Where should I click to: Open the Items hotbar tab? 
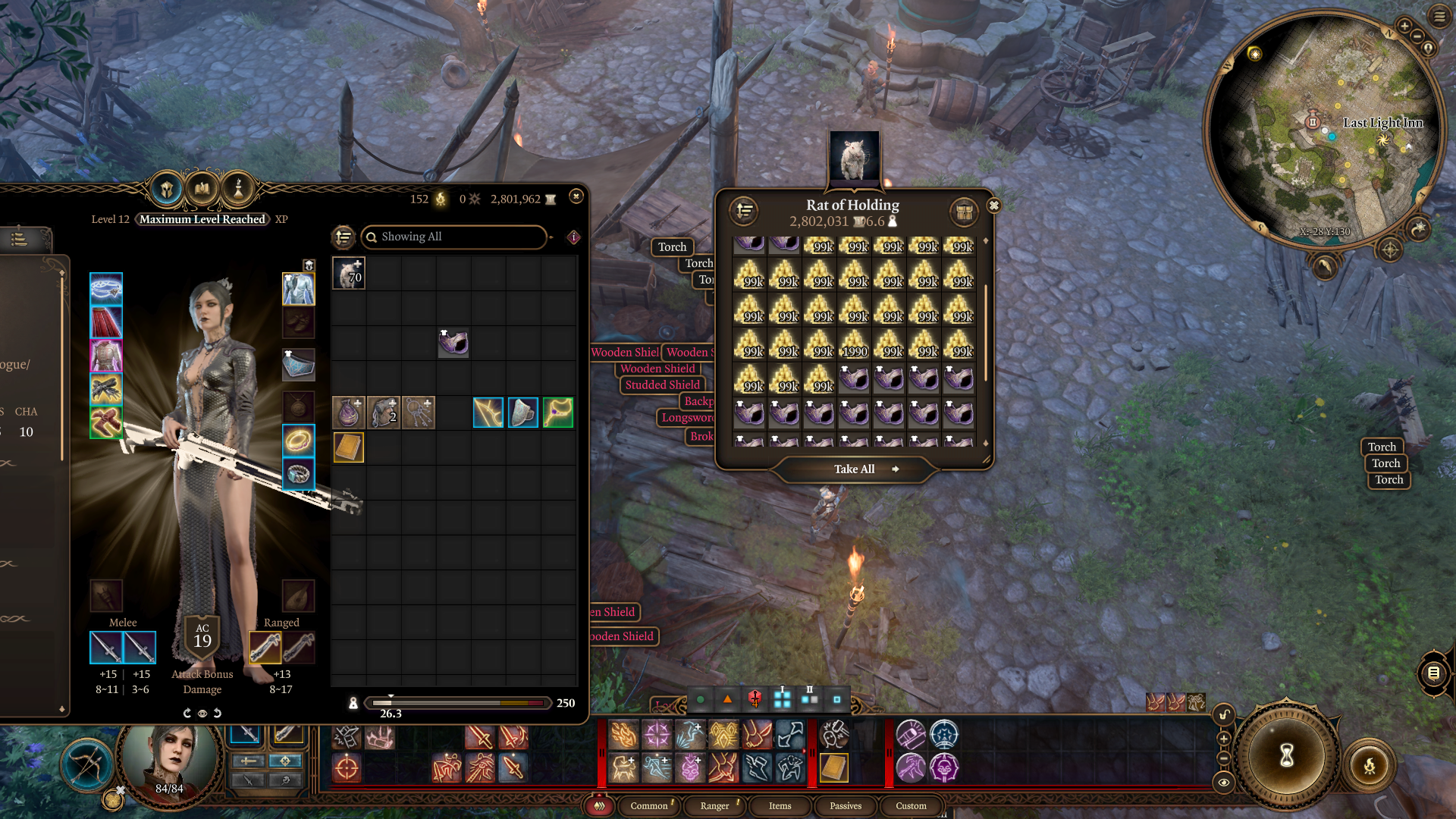coord(780,805)
